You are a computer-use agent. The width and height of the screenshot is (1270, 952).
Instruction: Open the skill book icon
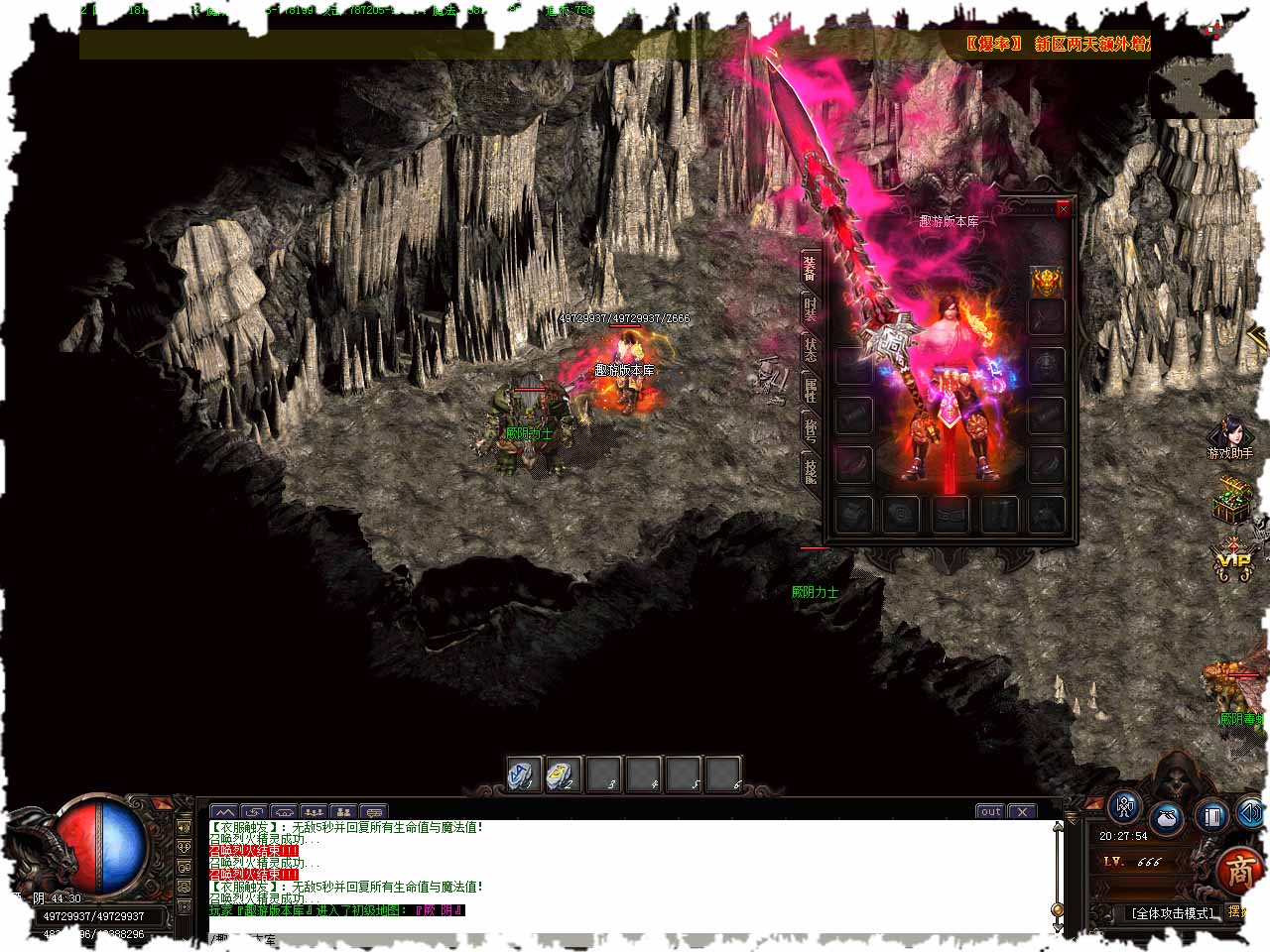pyautogui.click(x=1212, y=816)
